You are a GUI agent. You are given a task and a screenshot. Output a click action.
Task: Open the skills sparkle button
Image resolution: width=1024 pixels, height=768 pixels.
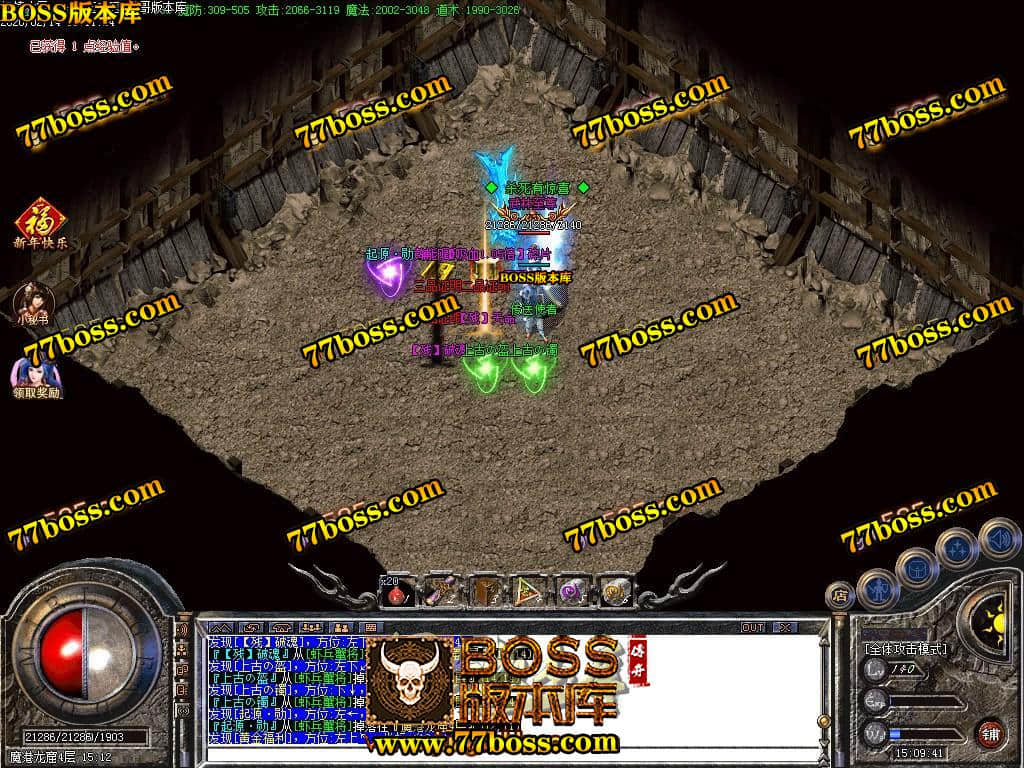tap(957, 547)
